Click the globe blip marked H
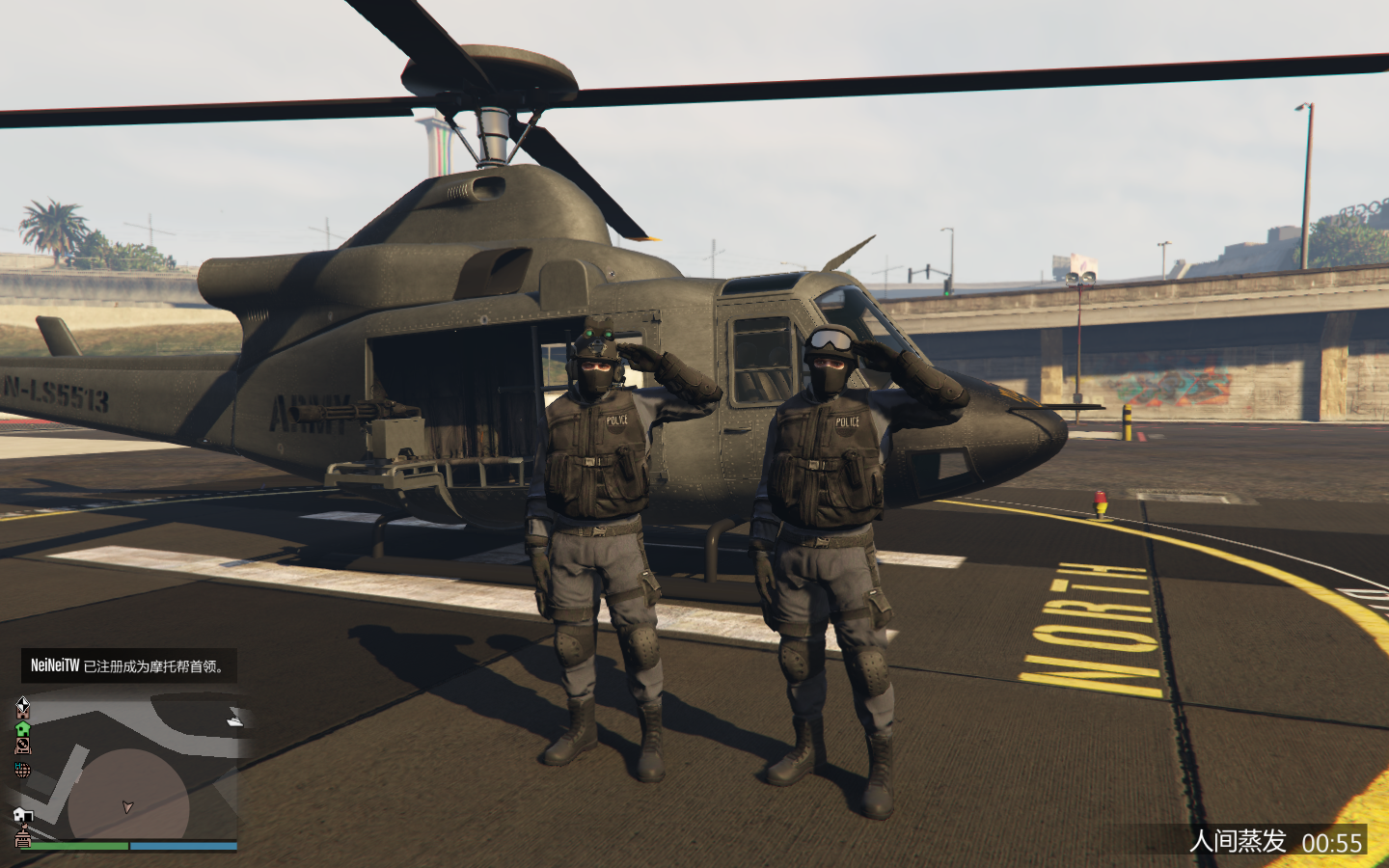This screenshot has height=868, width=1389. pyautogui.click(x=22, y=770)
